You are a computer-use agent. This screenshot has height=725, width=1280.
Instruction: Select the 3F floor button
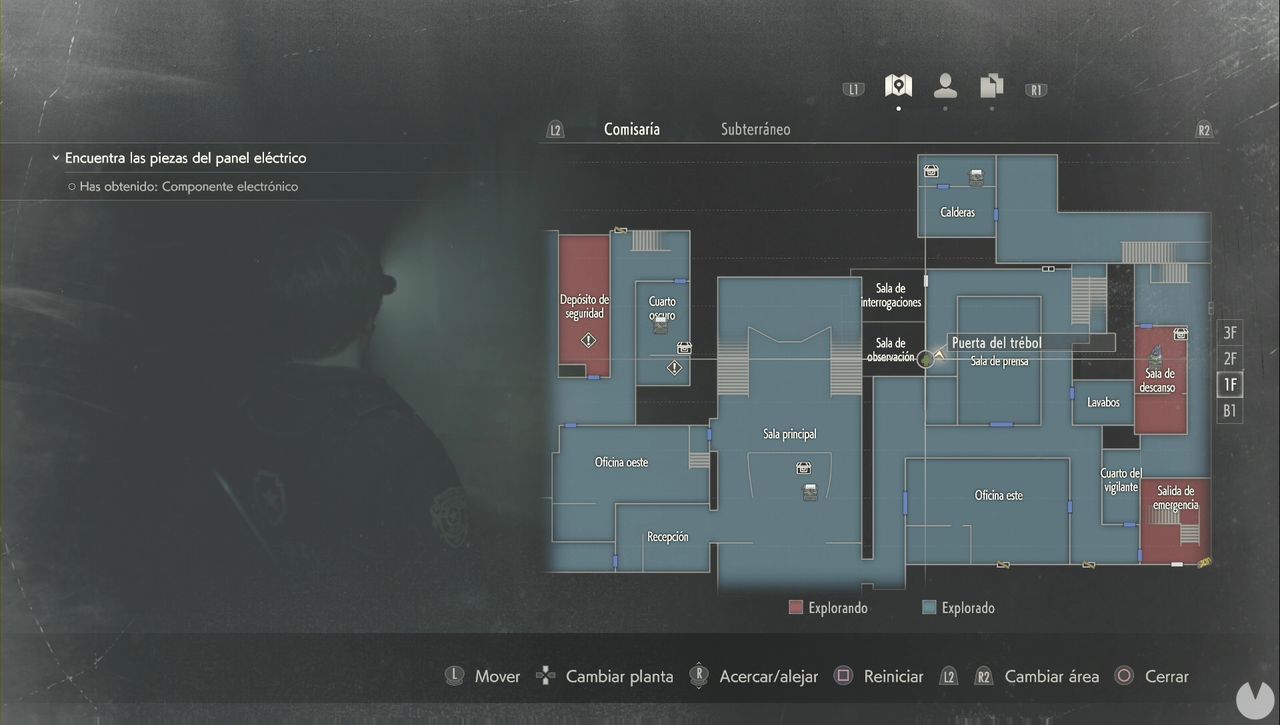coord(1229,332)
